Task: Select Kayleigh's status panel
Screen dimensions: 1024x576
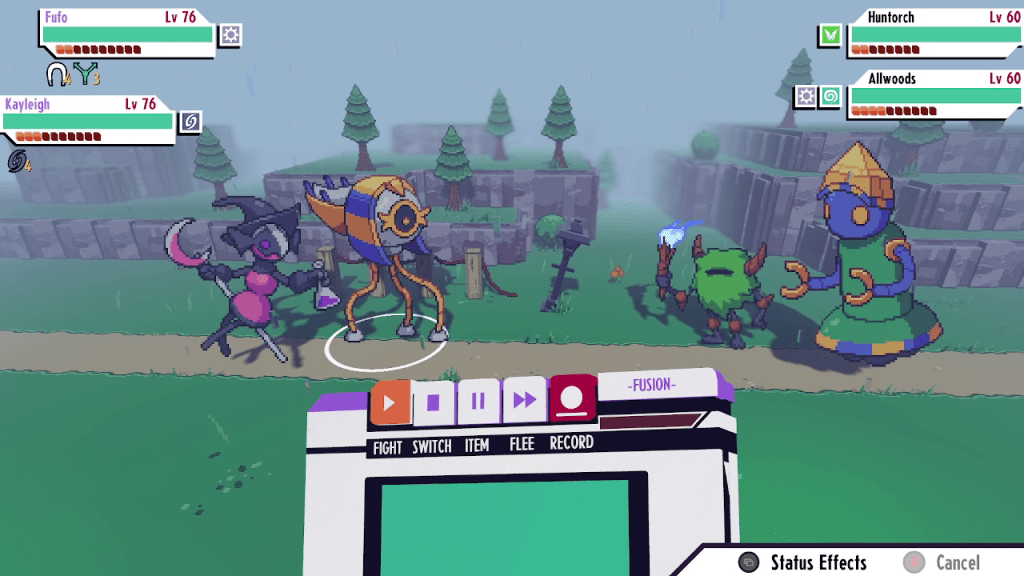Action: point(88,120)
